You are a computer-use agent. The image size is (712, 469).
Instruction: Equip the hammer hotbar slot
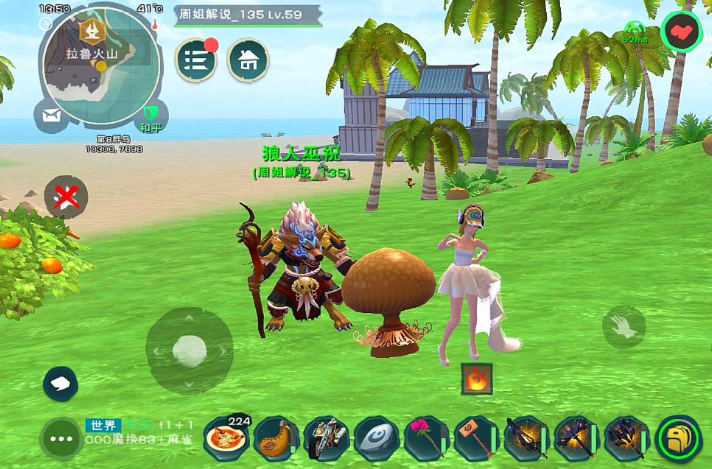click(476, 437)
